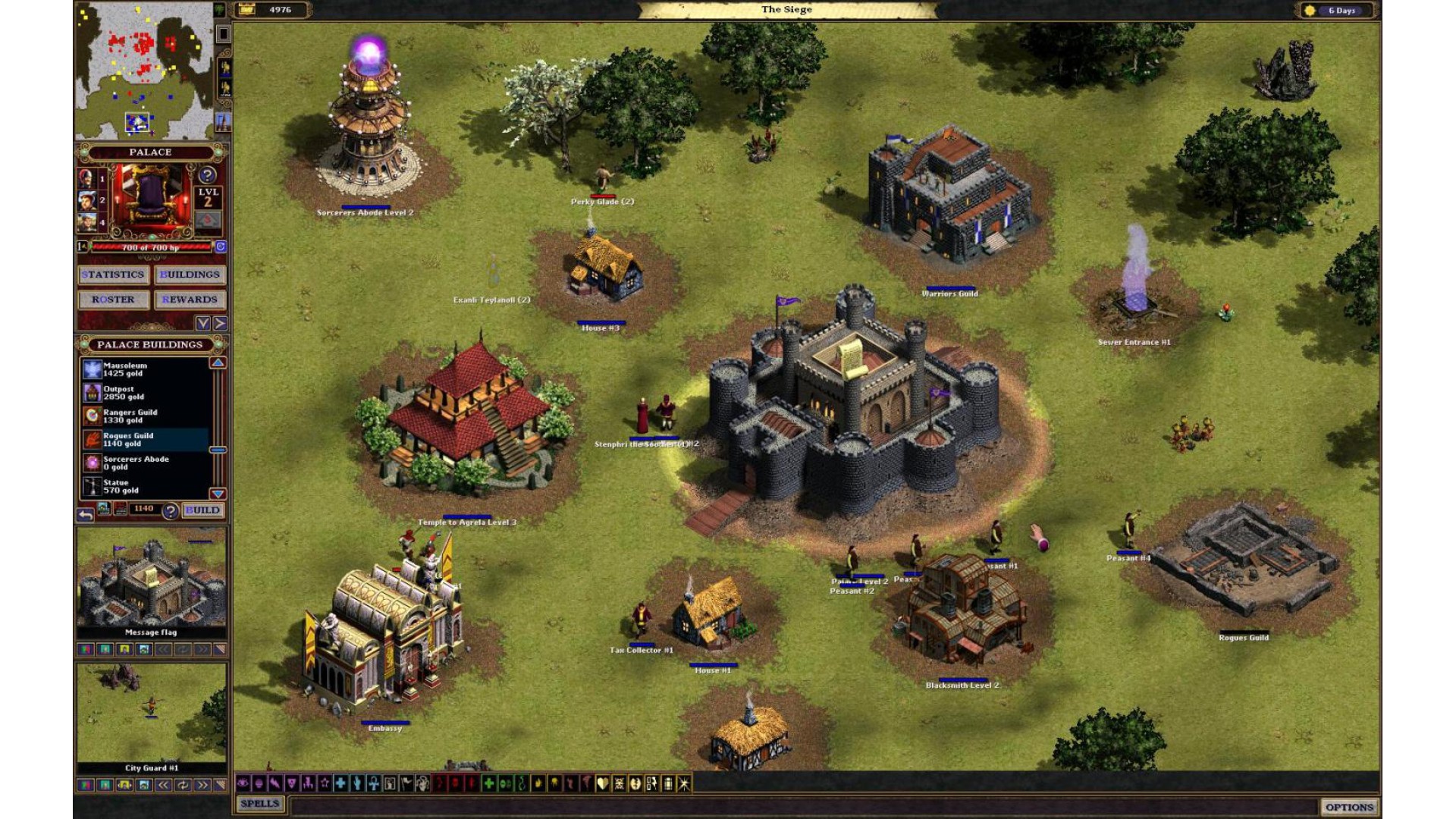Screen dimensions: 1456x819
Task: Open the Message flag viewport thumbnail
Action: click(x=151, y=582)
